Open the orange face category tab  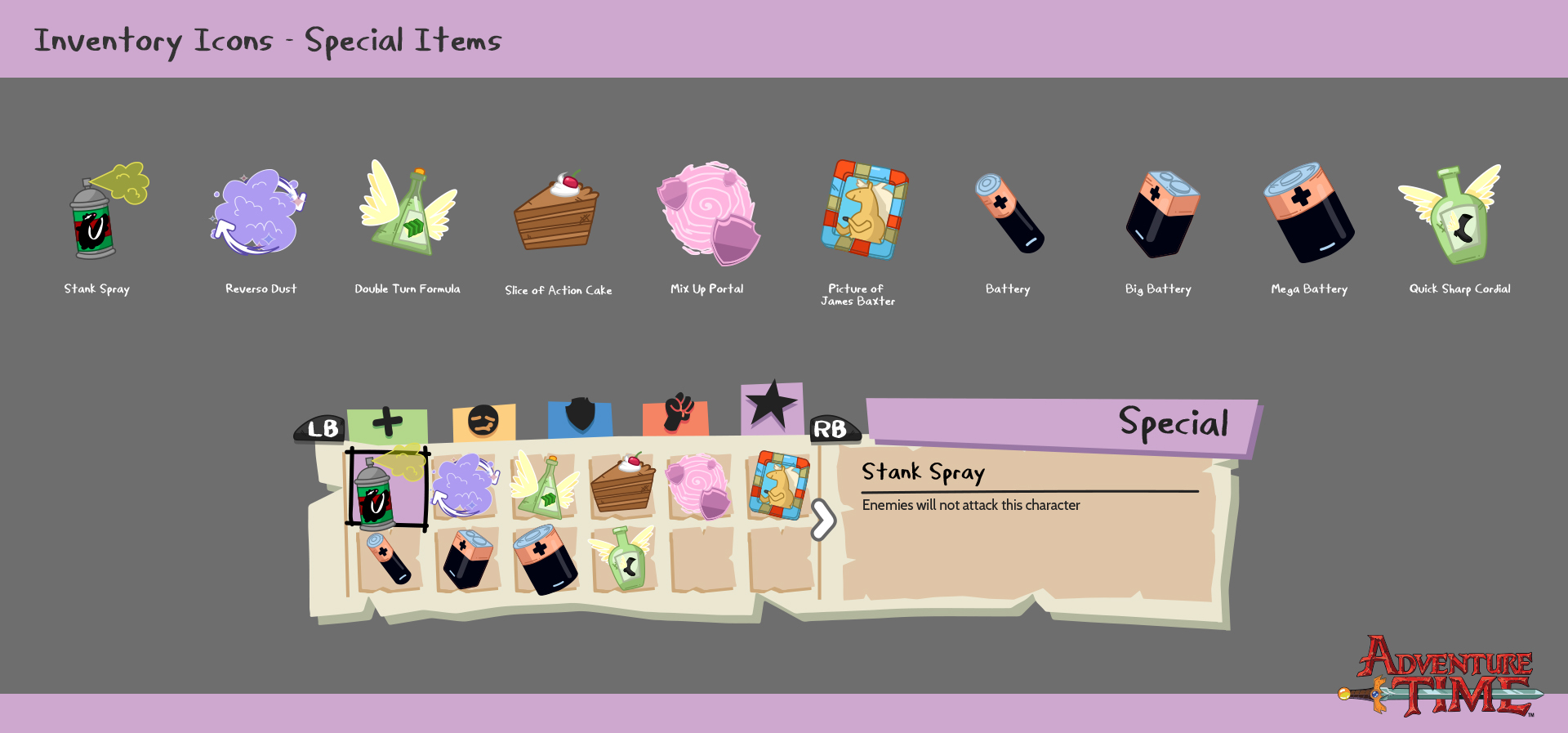[x=483, y=422]
